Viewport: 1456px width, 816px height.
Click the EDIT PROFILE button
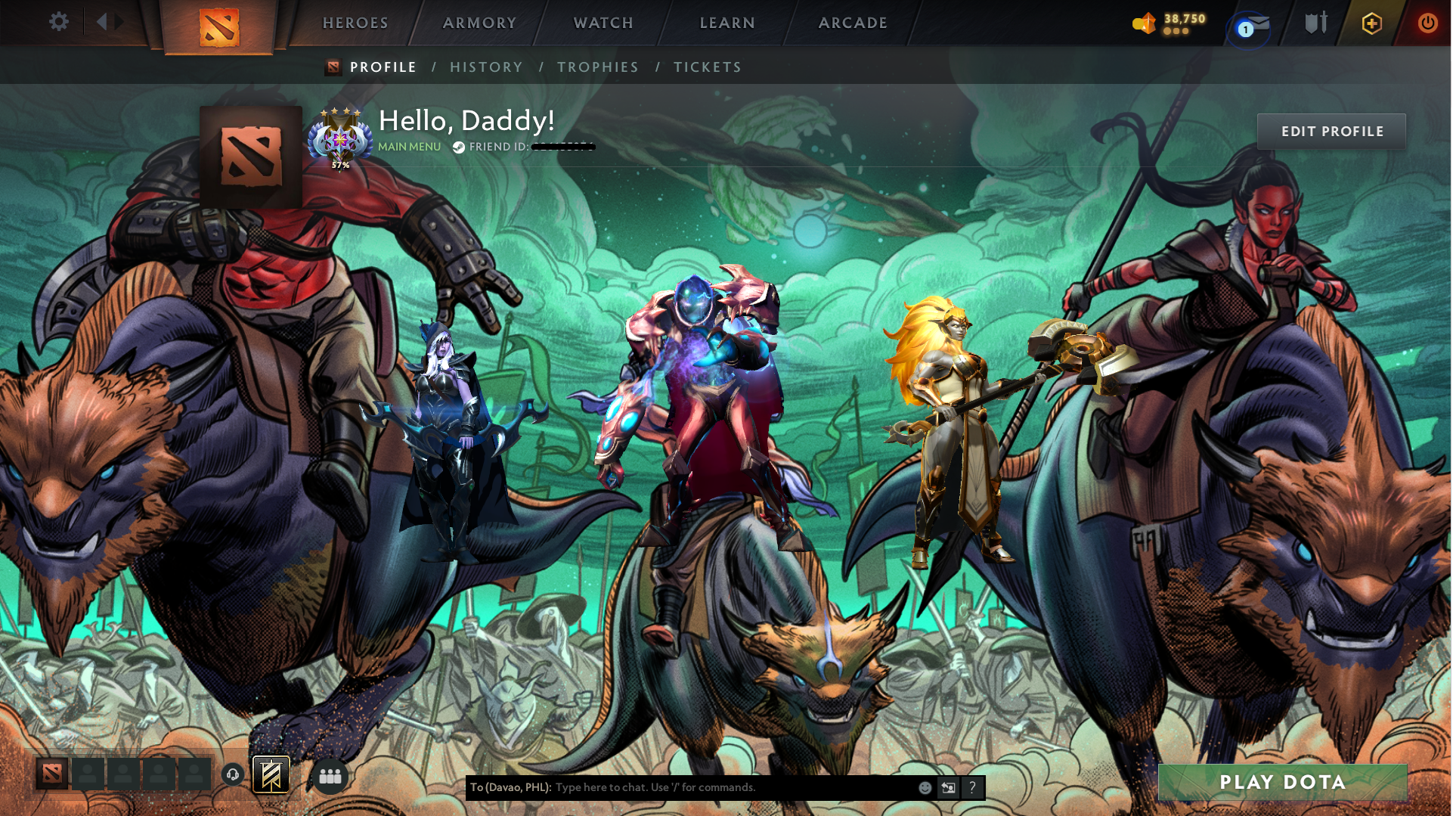click(1331, 131)
